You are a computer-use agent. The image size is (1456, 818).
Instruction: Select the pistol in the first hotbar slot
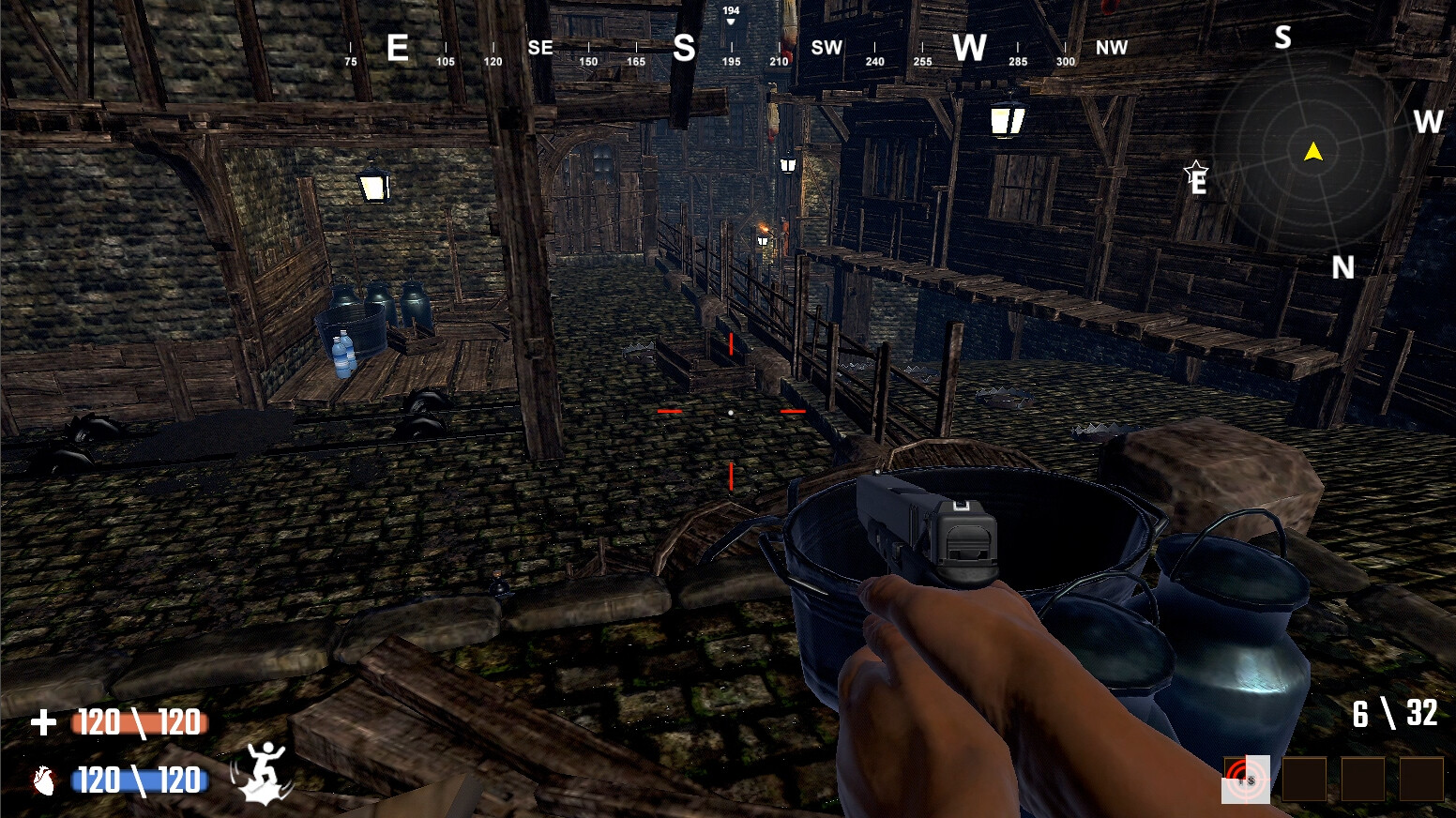click(1248, 780)
